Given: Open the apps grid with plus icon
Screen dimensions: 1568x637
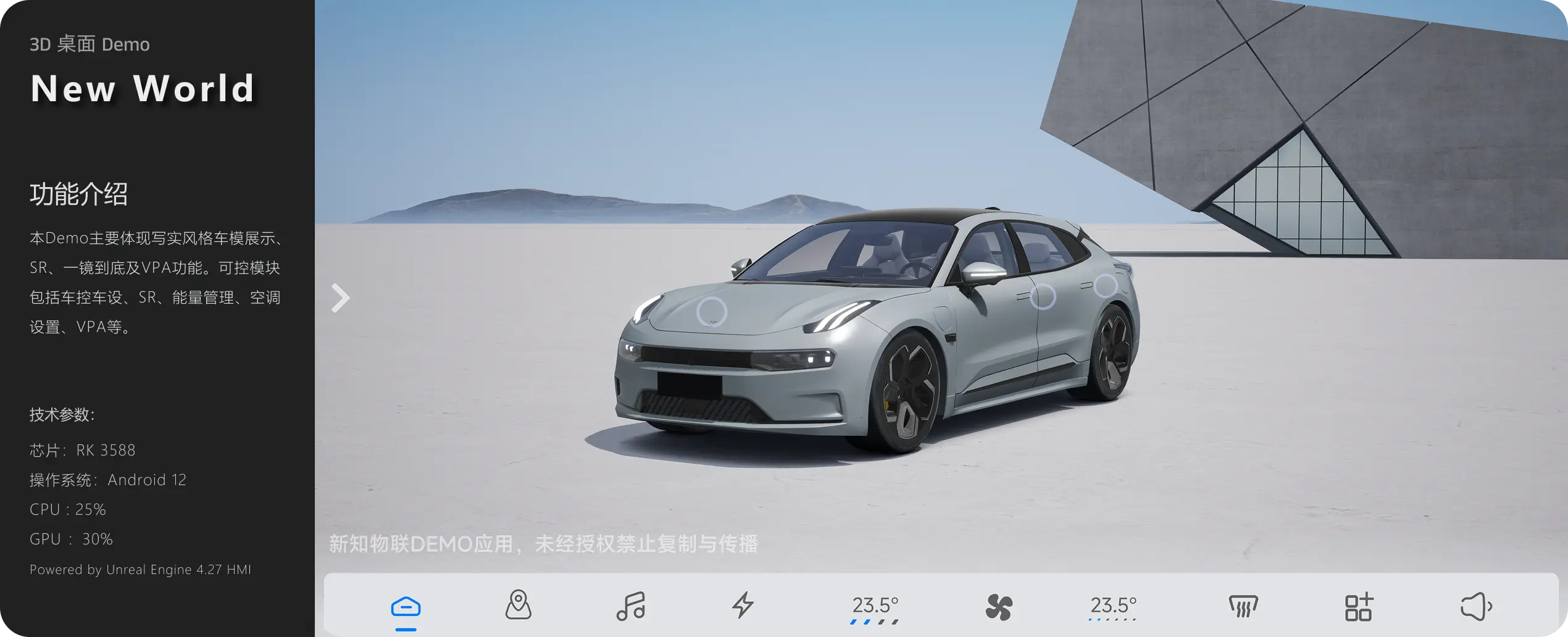Looking at the screenshot, I should (1358, 607).
